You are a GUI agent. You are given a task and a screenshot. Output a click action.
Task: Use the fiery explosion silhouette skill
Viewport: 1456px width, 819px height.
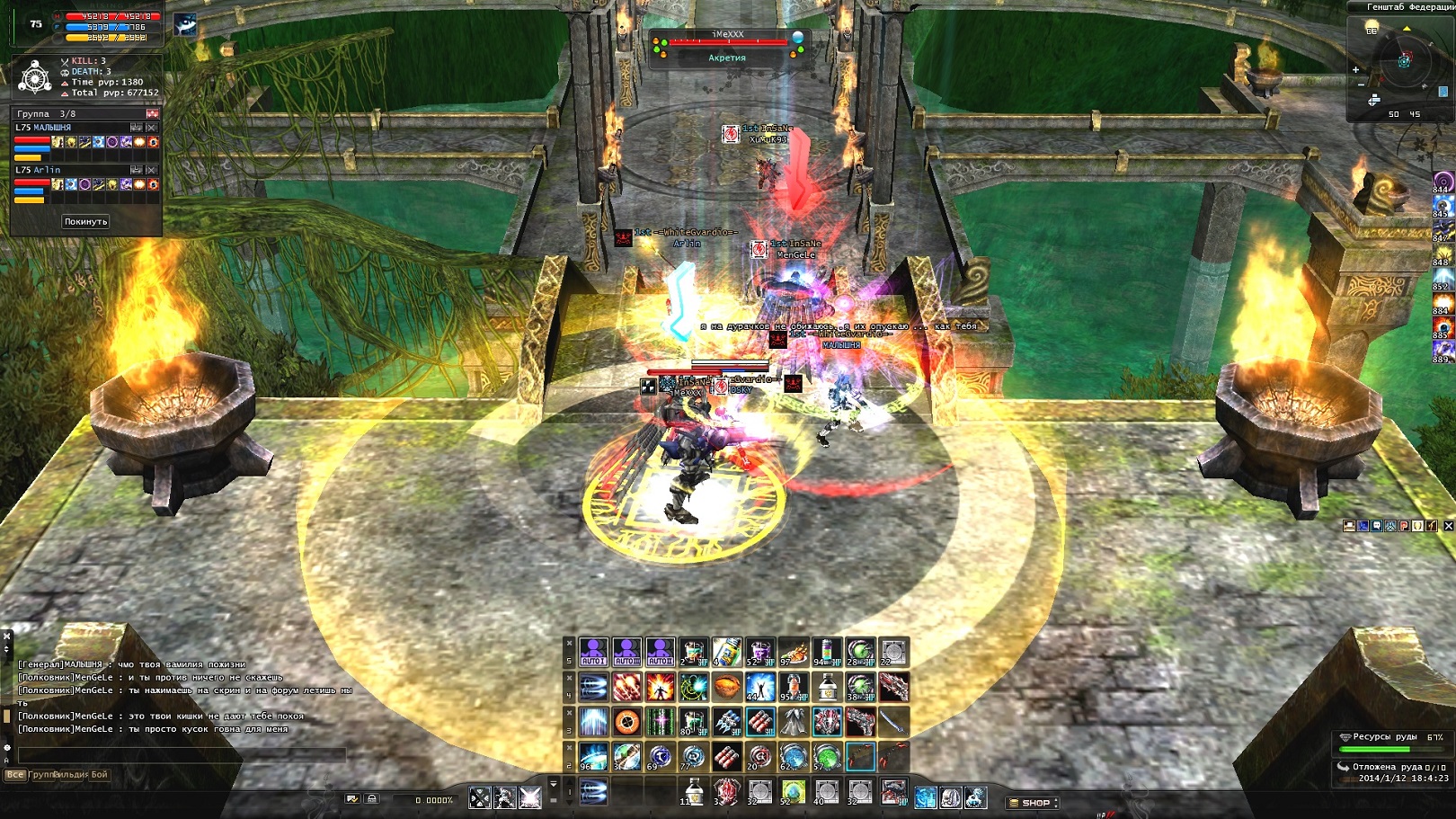661,688
